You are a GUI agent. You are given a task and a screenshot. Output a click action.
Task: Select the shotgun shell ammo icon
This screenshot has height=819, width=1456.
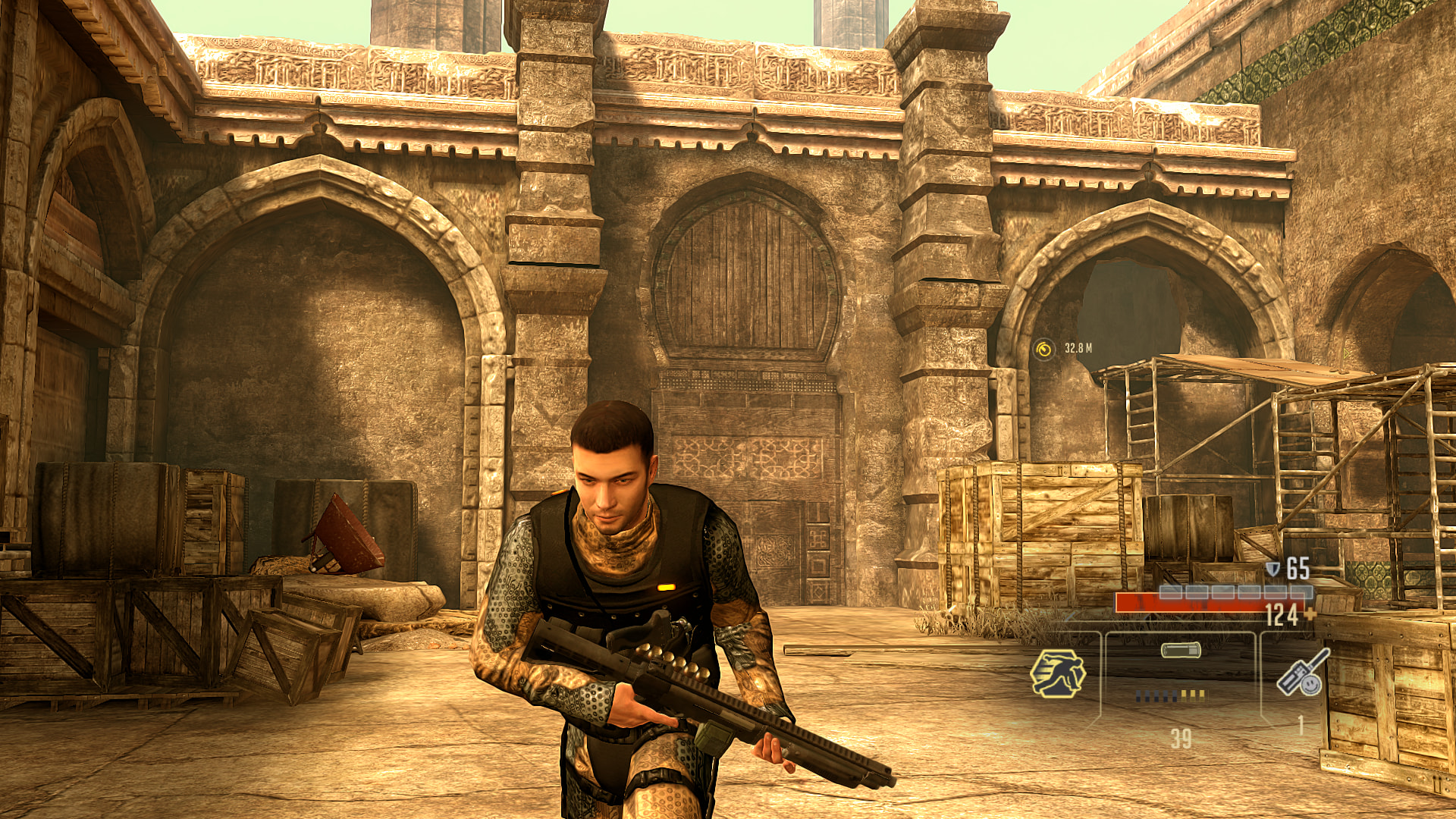click(x=1181, y=650)
